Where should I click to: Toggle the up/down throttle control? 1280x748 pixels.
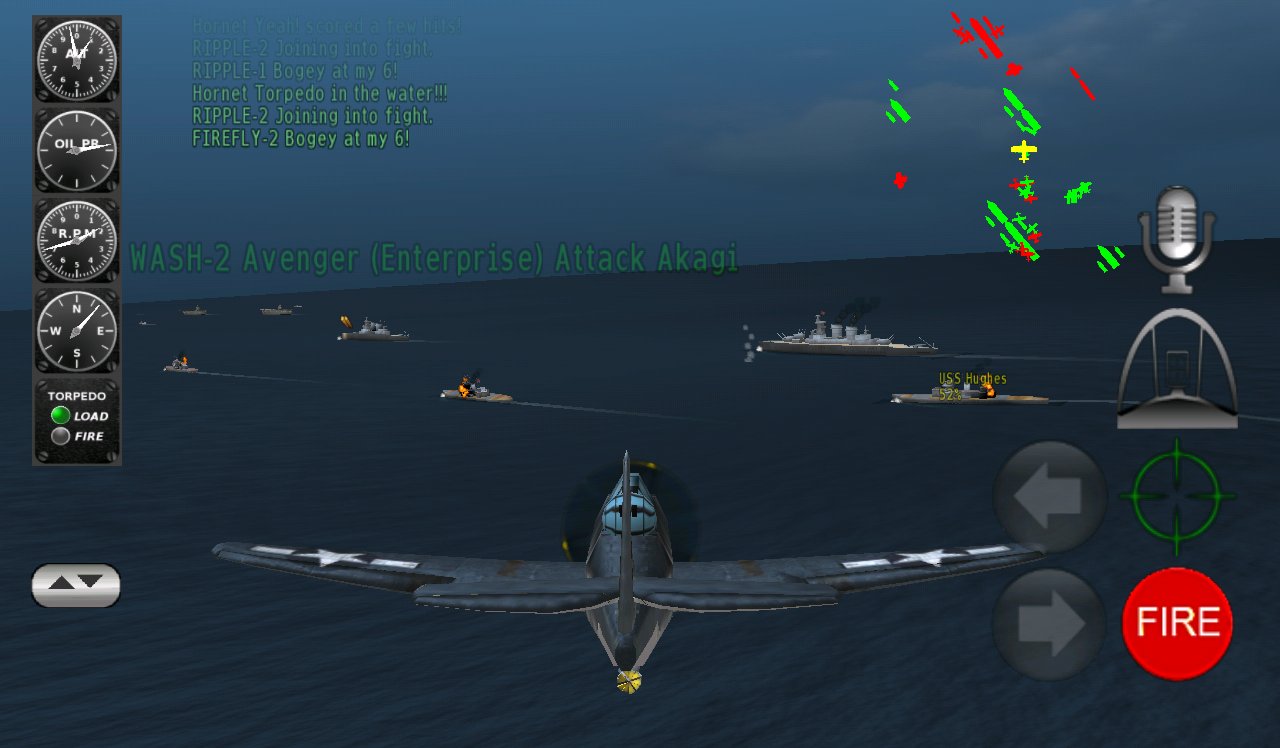coord(75,585)
